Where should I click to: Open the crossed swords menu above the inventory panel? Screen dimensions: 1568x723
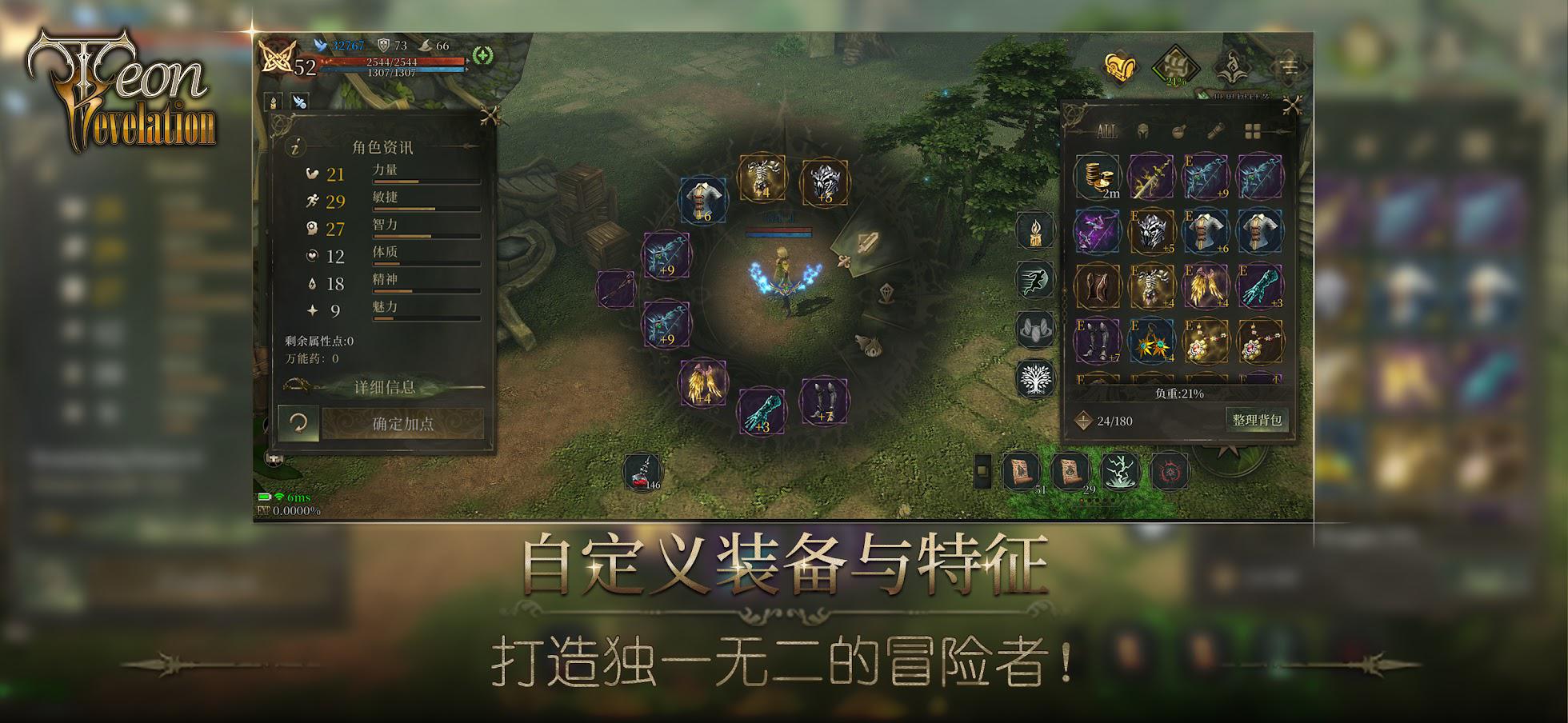click(x=1292, y=106)
